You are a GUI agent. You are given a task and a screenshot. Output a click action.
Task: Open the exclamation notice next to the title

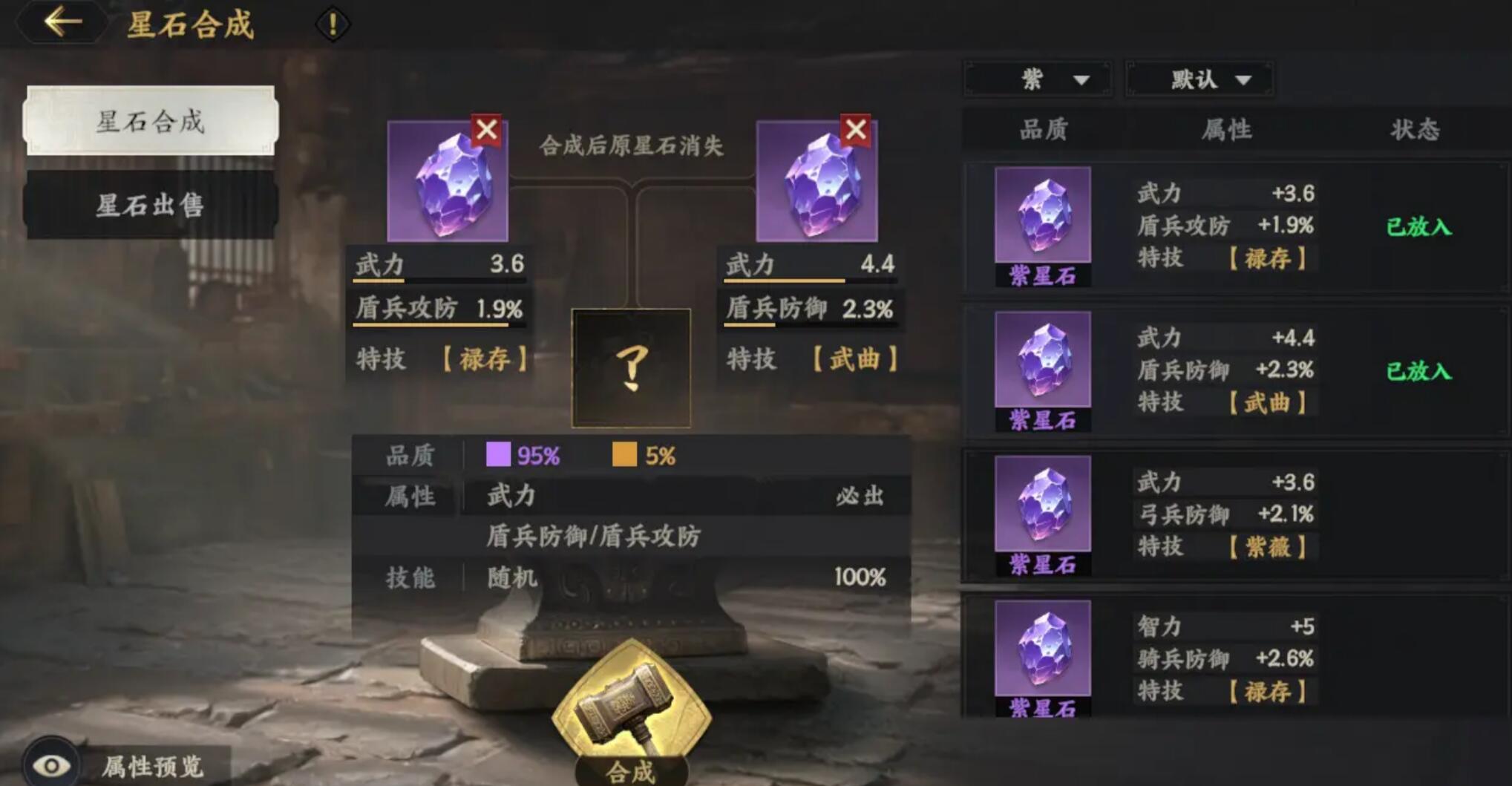tap(332, 23)
